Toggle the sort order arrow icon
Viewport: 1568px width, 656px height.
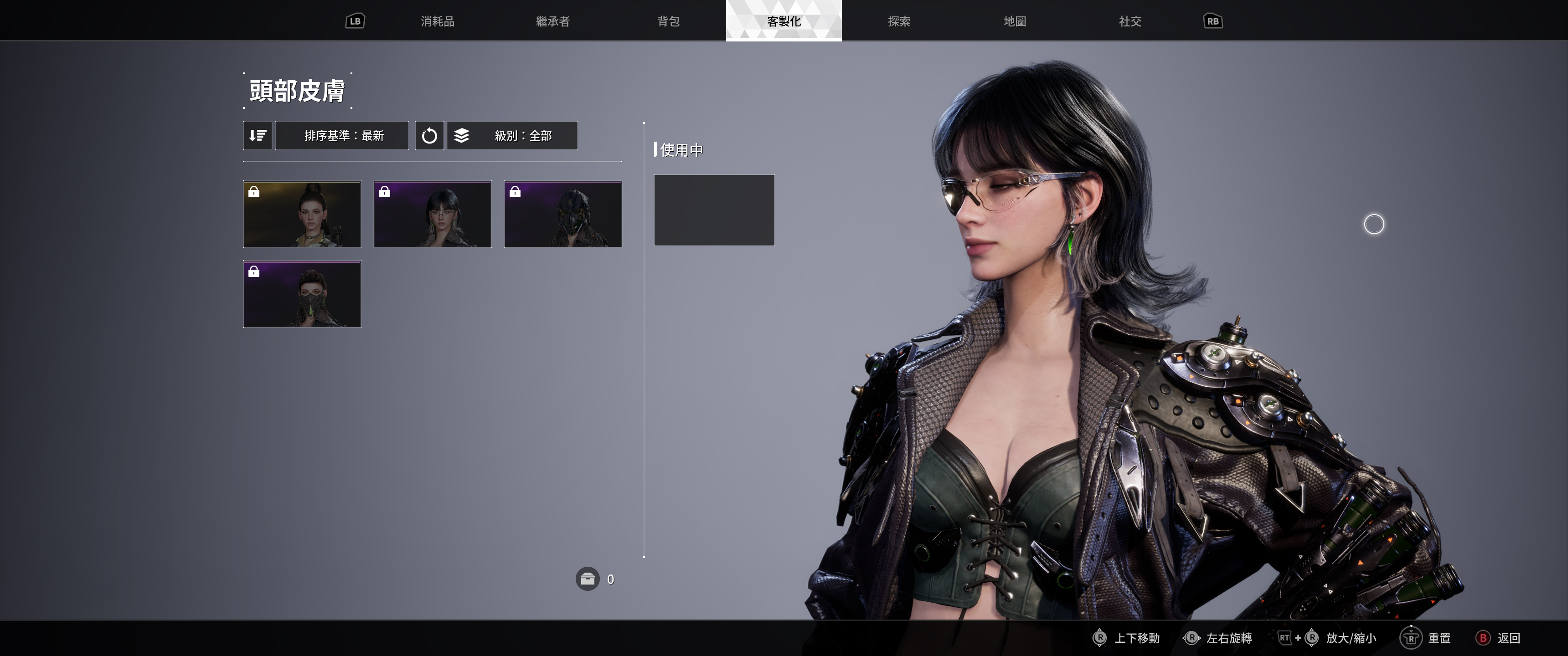coord(258,135)
